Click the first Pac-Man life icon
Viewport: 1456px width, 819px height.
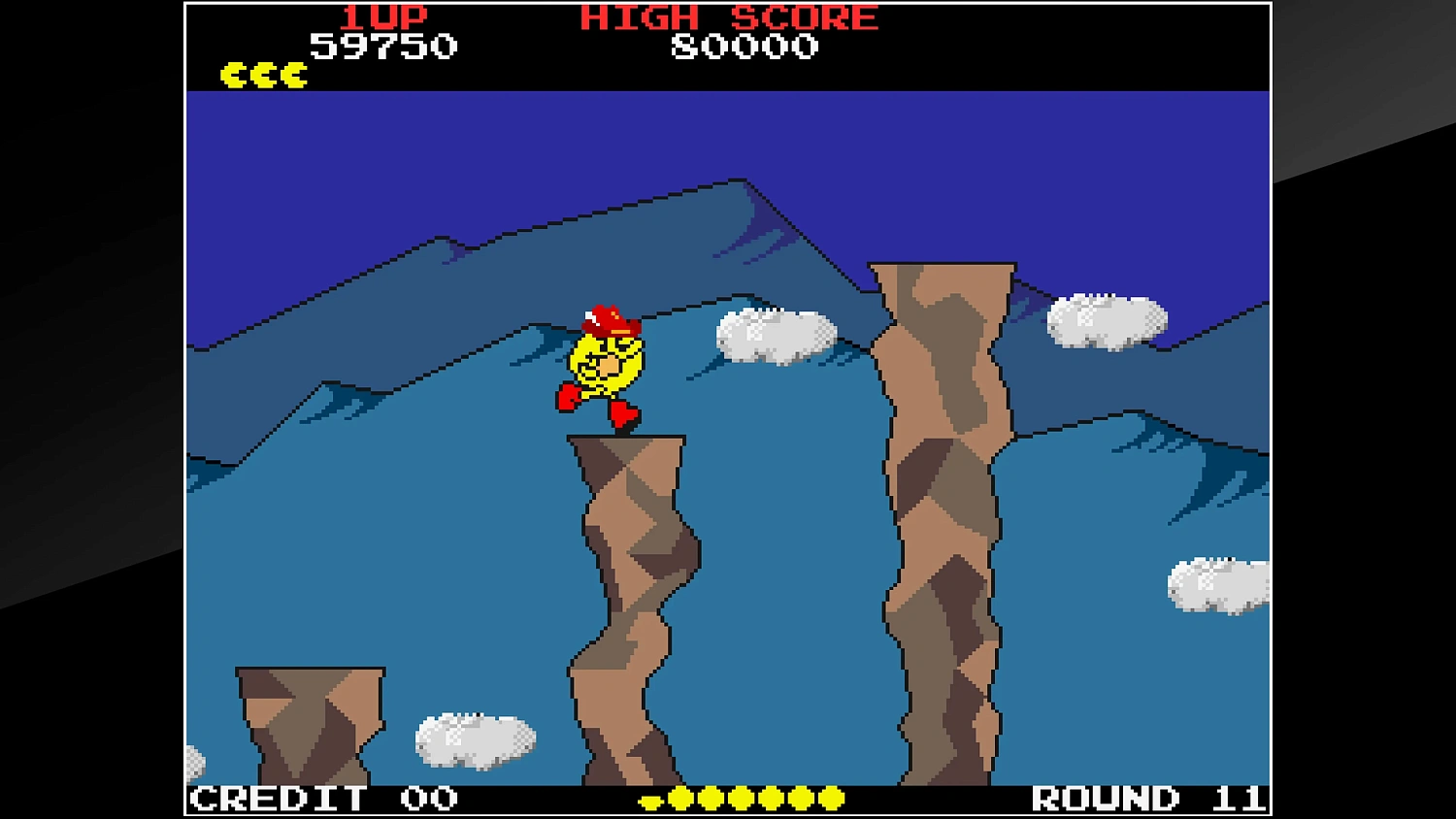(233, 73)
